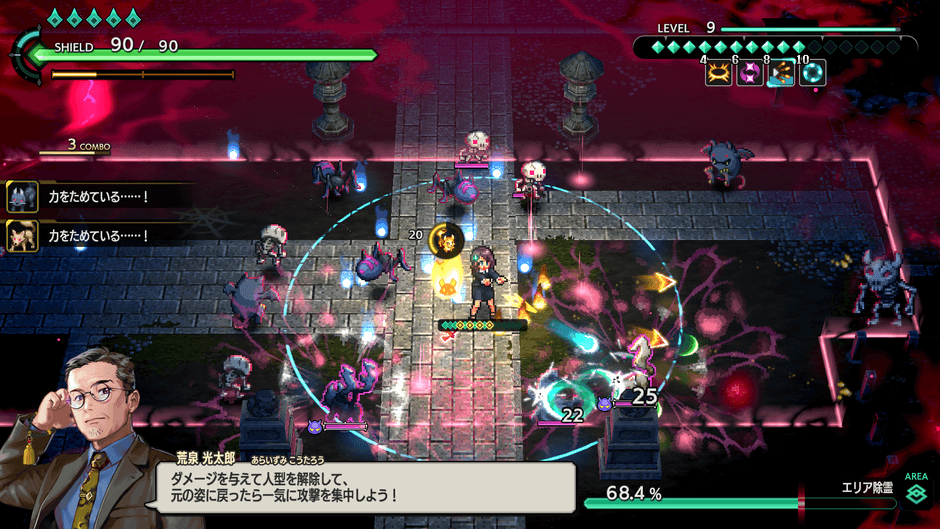The image size is (940, 529).
Task: Activate the pink swirling stars skill
Action: pyautogui.click(x=750, y=74)
